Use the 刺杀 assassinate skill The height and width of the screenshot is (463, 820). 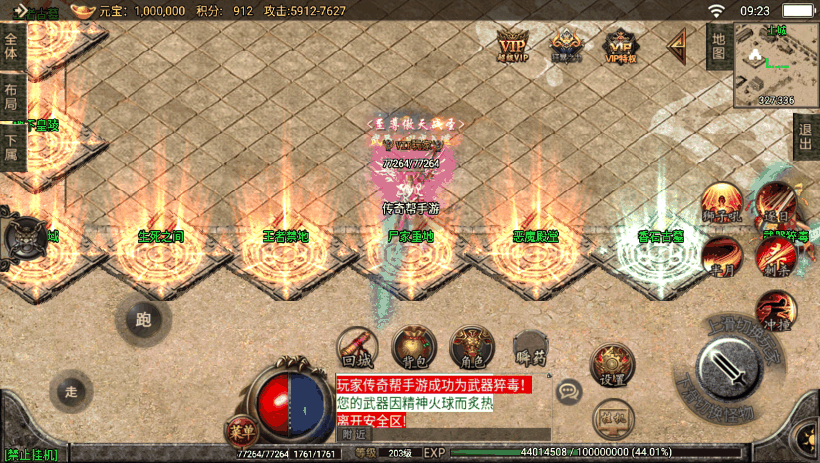coord(773,256)
